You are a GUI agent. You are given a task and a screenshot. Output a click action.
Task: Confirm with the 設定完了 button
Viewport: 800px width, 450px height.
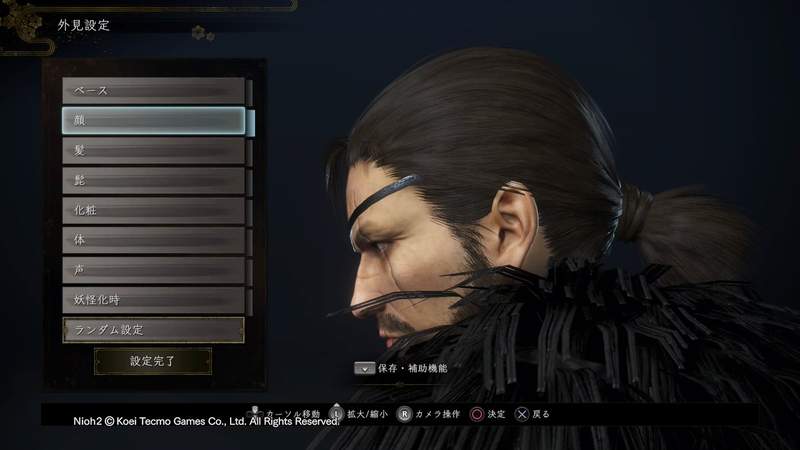(x=153, y=361)
